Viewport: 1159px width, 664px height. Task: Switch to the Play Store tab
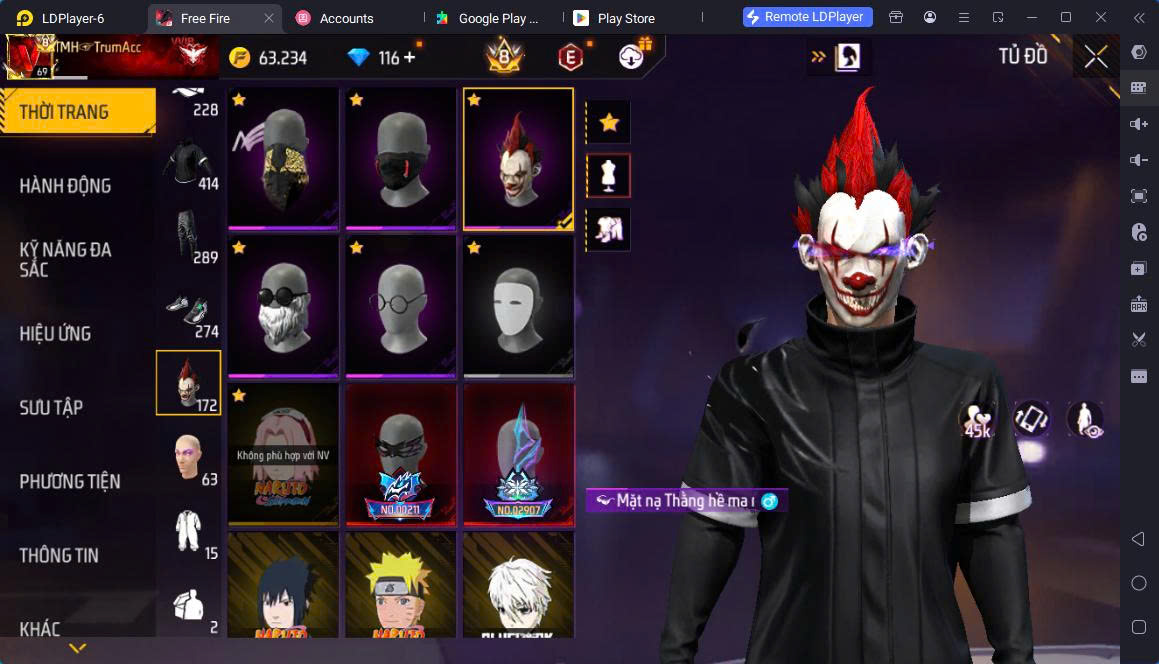pos(623,18)
